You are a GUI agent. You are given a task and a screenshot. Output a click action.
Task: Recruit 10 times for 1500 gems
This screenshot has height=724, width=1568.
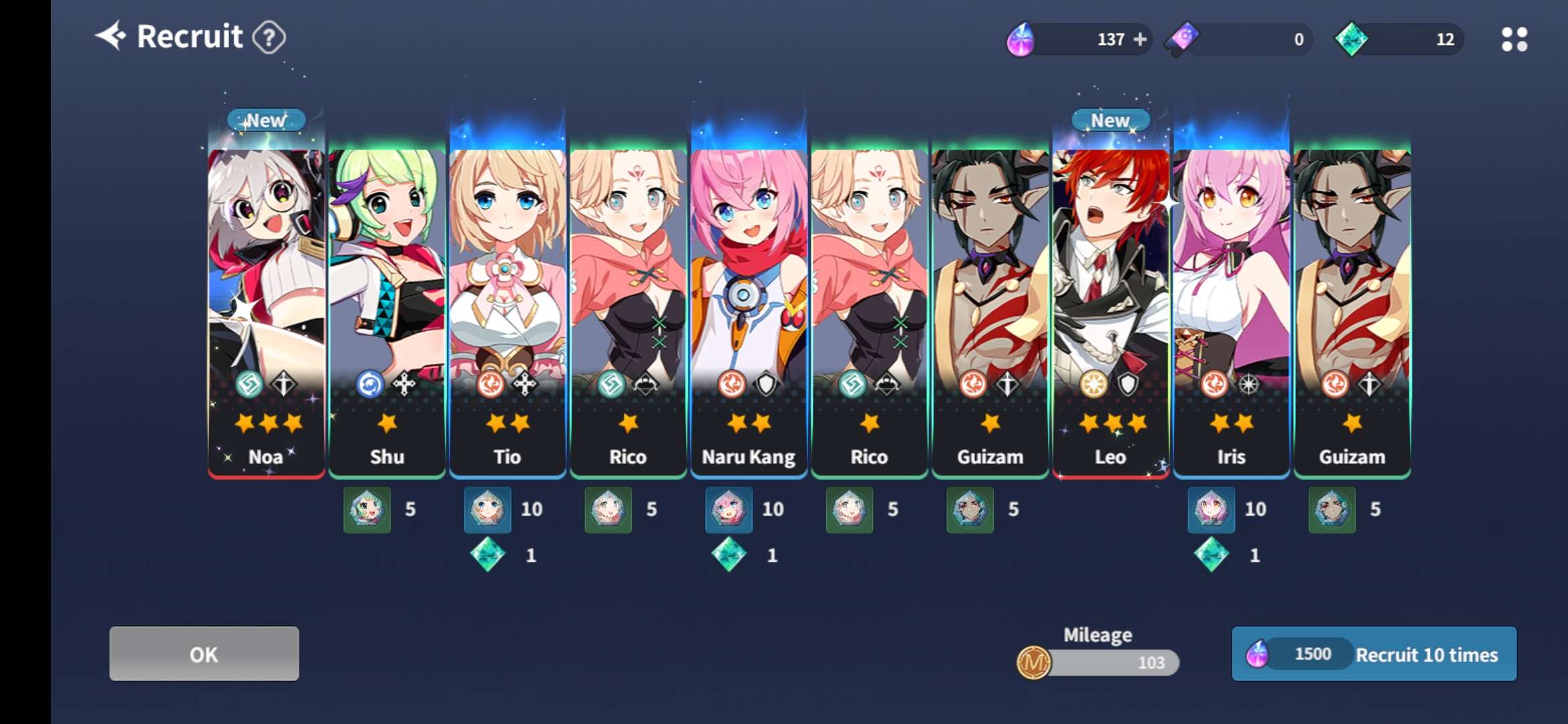click(x=1374, y=654)
